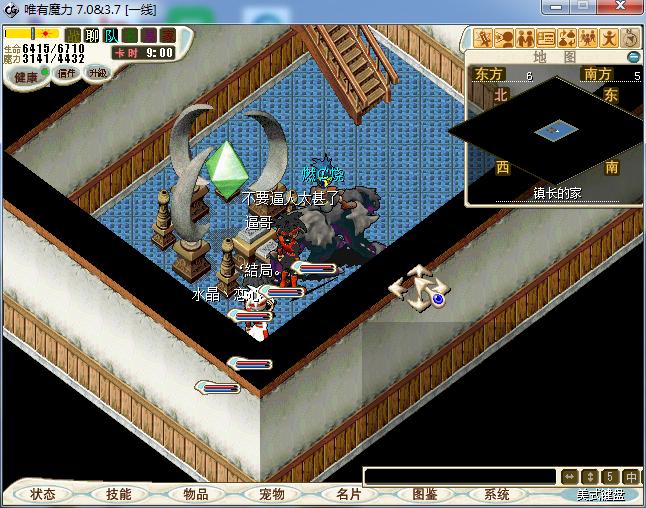Toggle the 战 battle mode icon
The width and height of the screenshot is (646, 508).
[x=73, y=36]
